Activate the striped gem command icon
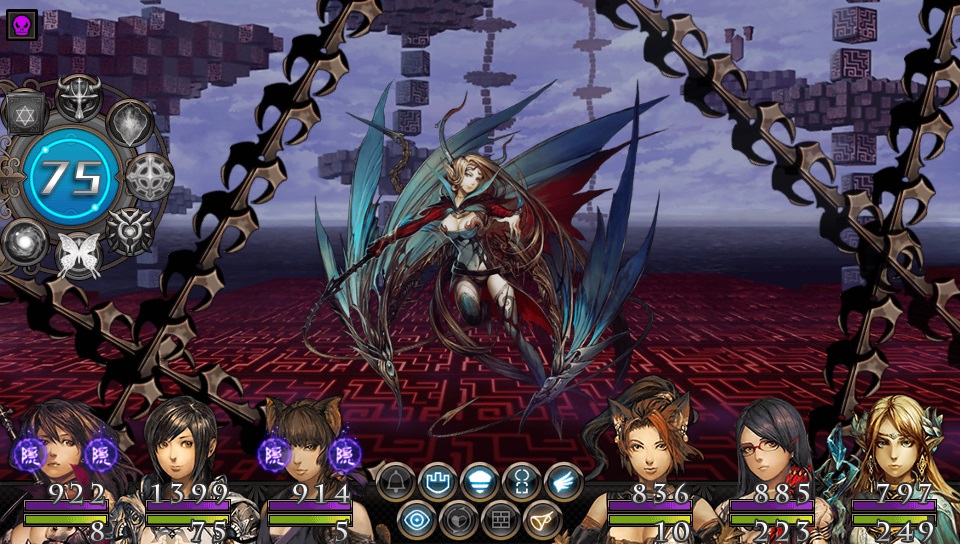The height and width of the screenshot is (544, 960). [x=480, y=482]
